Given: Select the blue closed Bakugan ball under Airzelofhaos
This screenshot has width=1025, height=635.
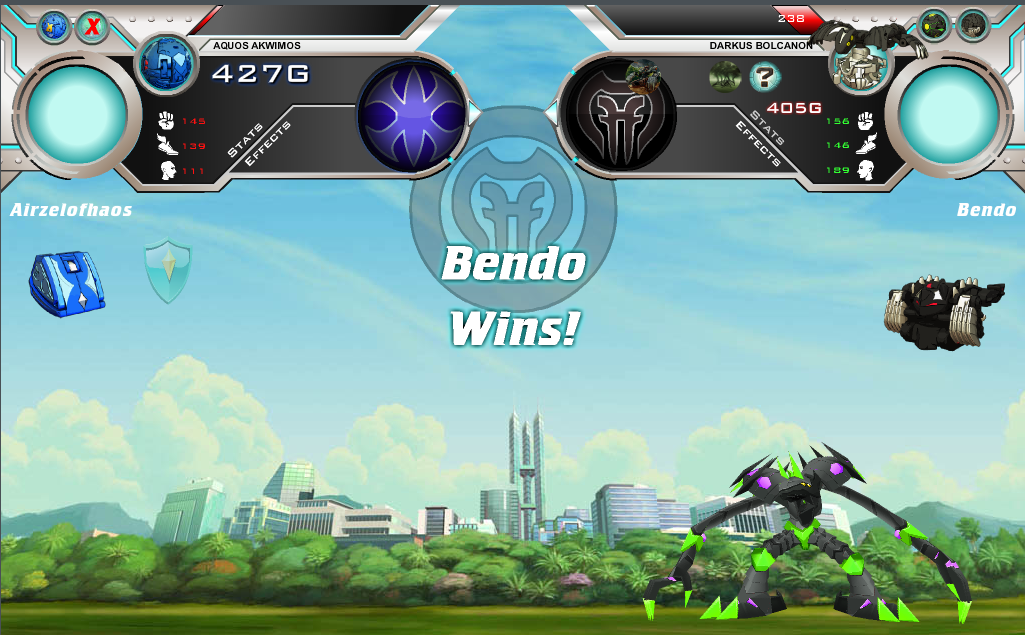Looking at the screenshot, I should tap(67, 284).
